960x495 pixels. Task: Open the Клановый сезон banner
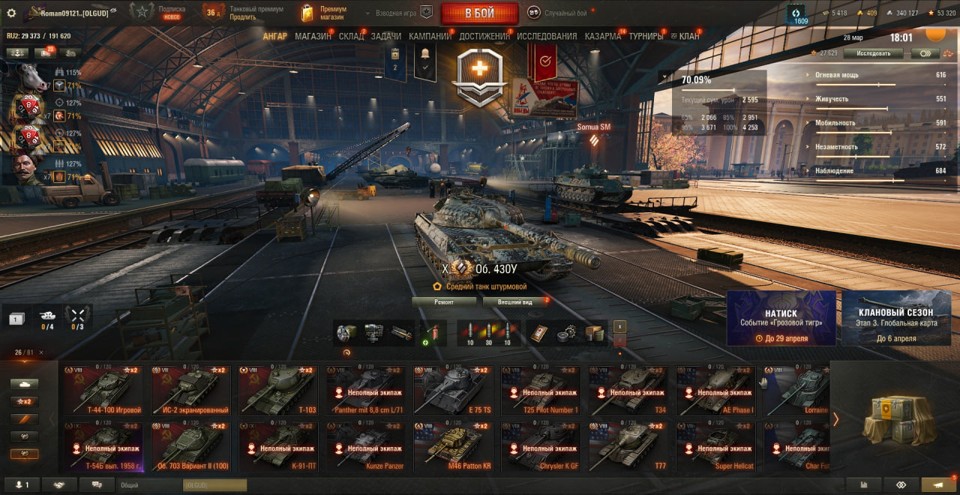pos(895,319)
